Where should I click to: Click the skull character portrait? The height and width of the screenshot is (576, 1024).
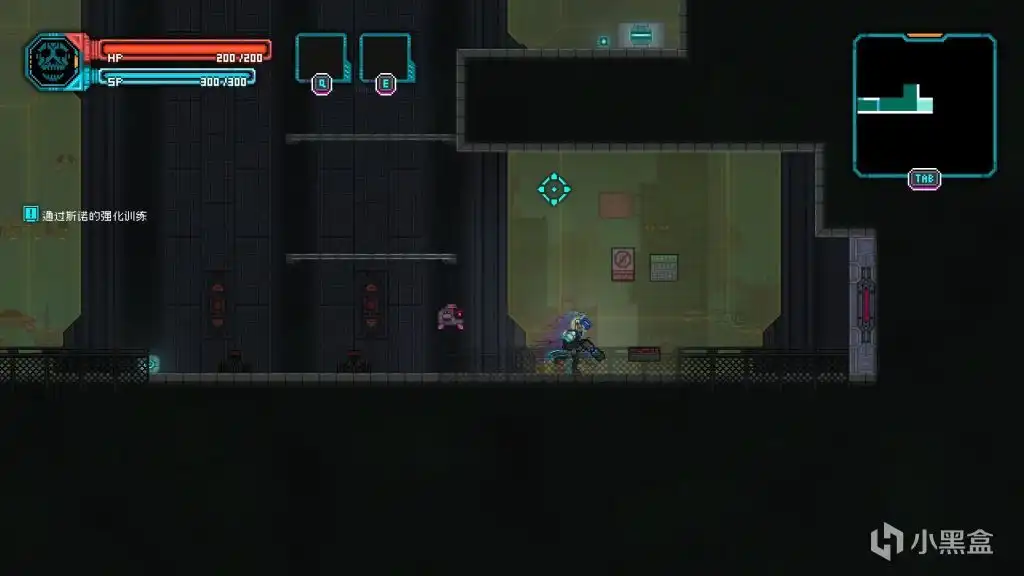click(52, 62)
